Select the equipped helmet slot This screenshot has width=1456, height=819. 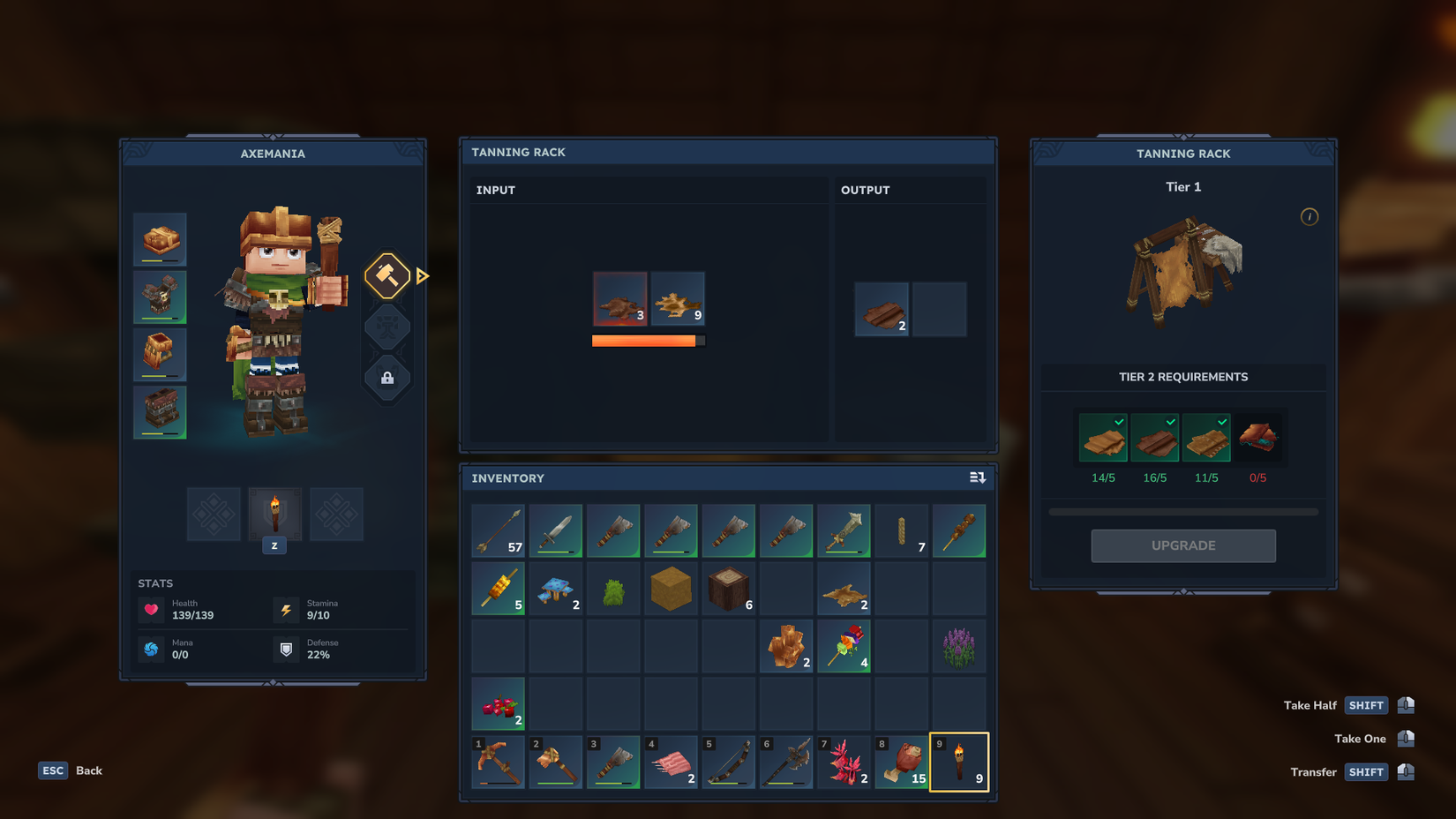click(x=160, y=239)
